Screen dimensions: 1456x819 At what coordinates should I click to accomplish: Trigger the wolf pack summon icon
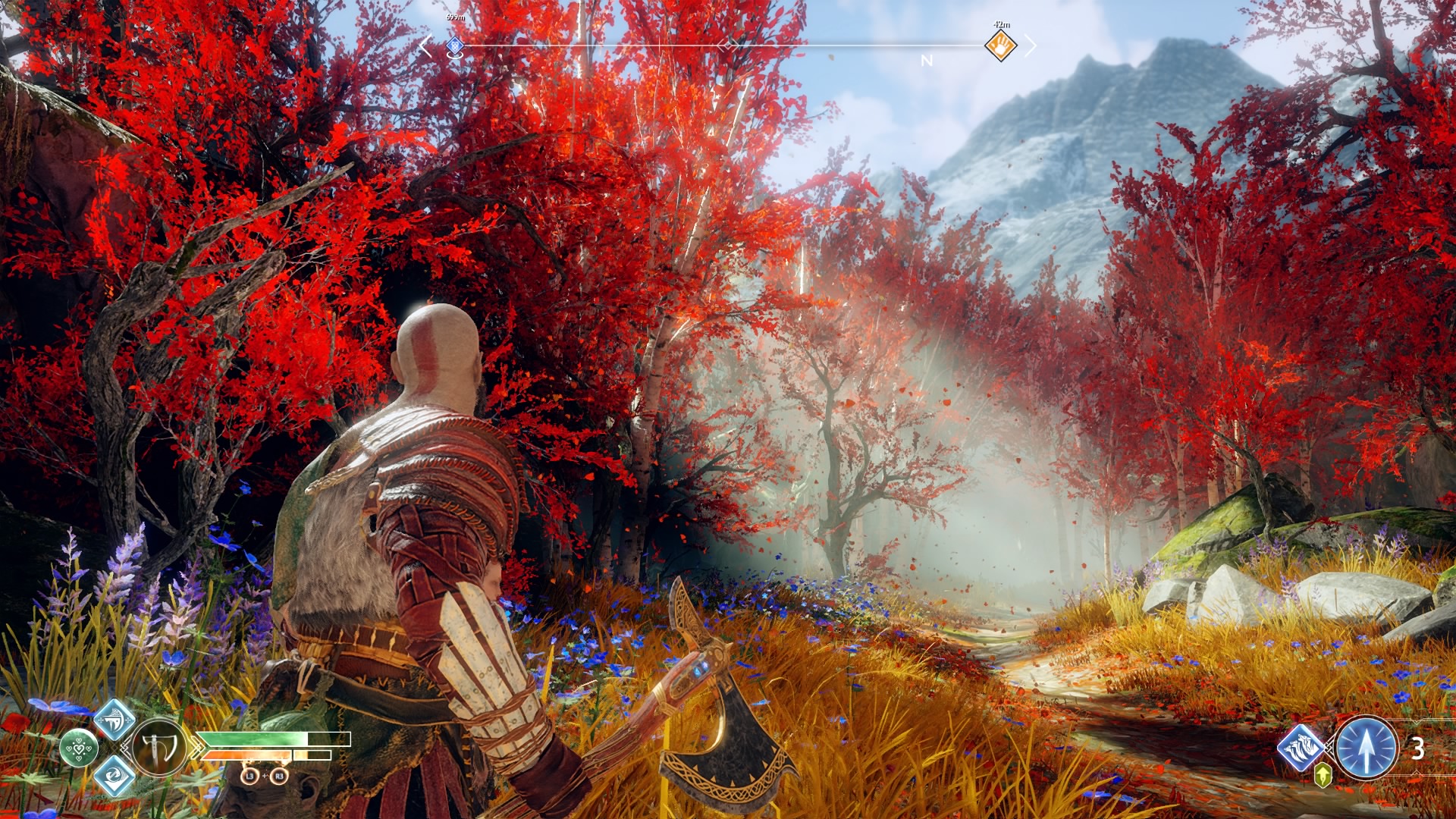click(x=1301, y=748)
